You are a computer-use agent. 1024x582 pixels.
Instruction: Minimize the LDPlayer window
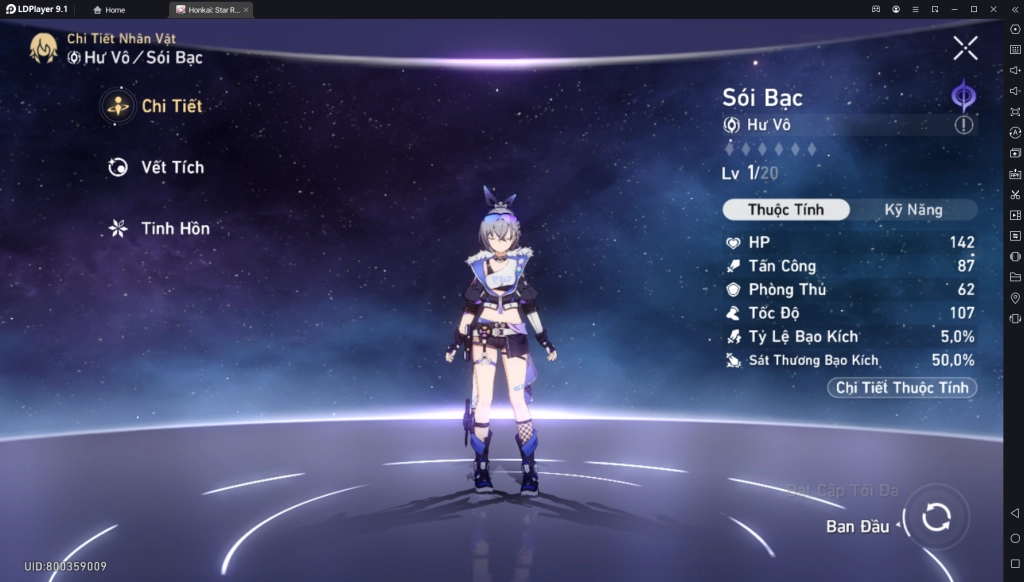(954, 9)
